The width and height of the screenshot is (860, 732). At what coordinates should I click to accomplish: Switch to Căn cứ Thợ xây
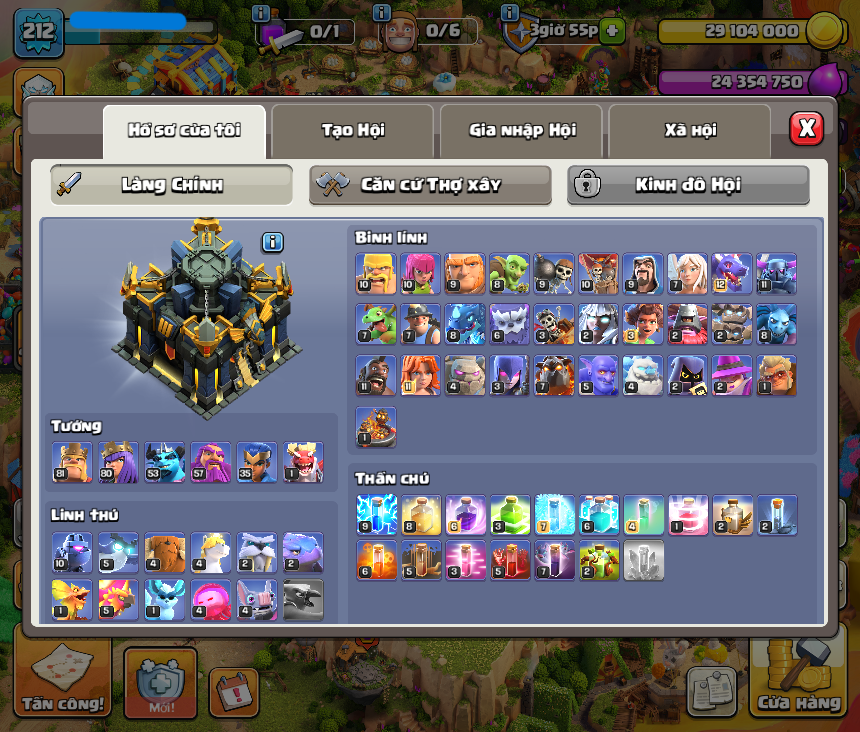coord(430,185)
